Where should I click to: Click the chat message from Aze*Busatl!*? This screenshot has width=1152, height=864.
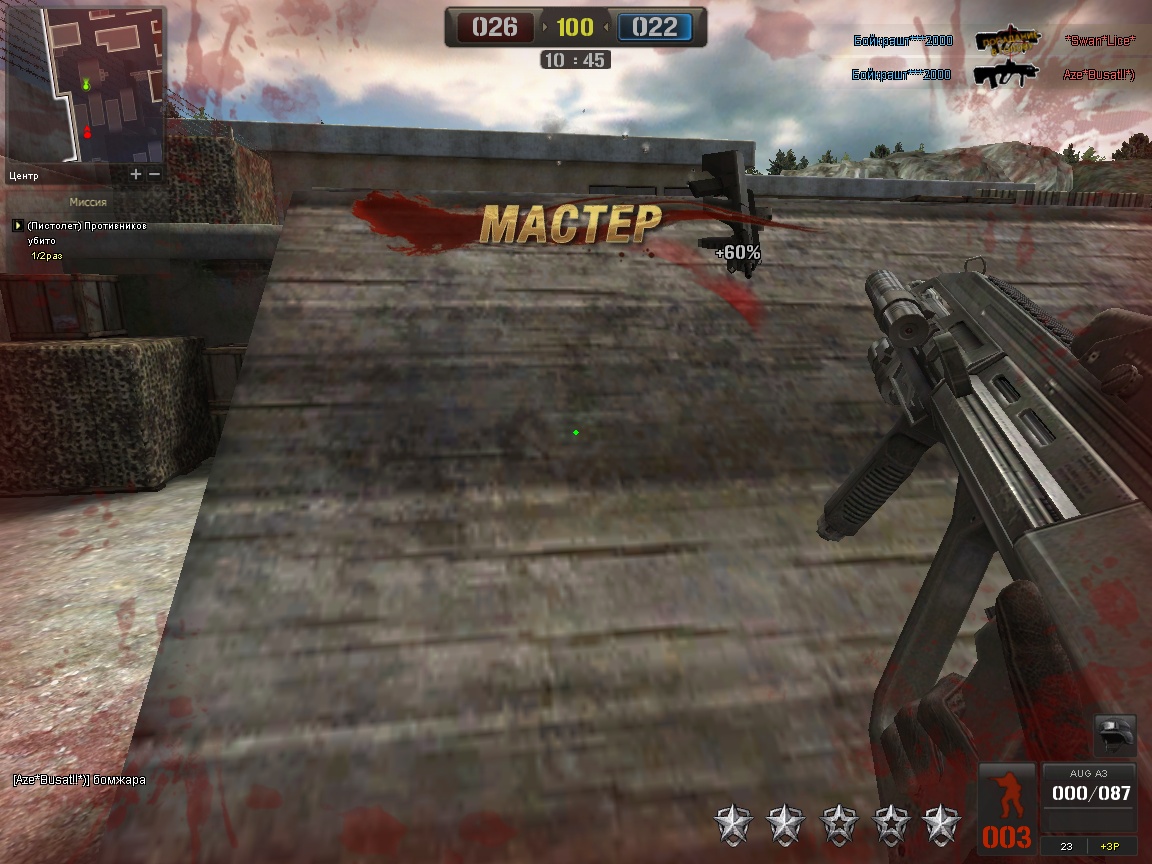[79, 779]
